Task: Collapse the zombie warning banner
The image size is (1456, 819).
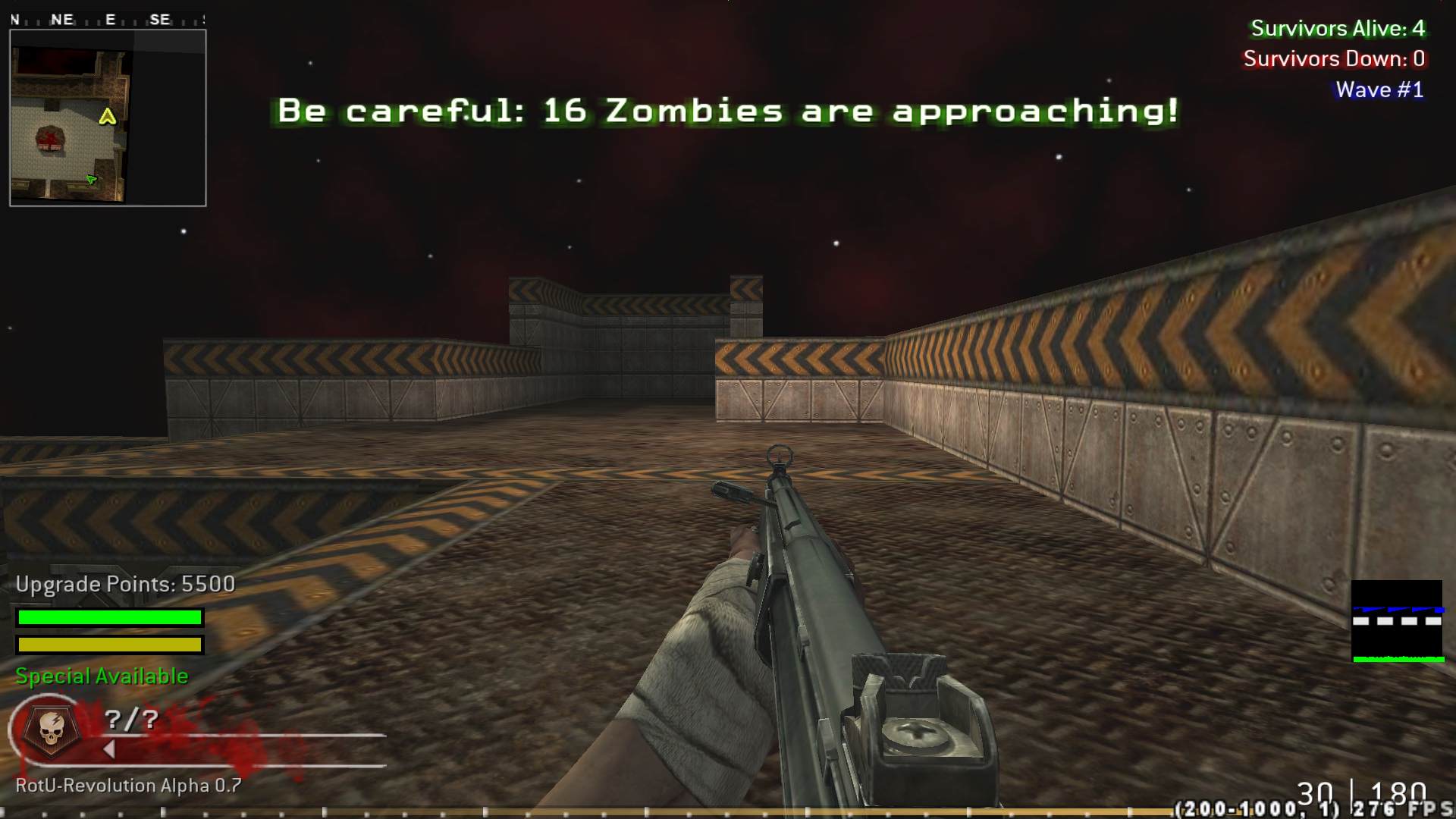Action: pos(728,111)
